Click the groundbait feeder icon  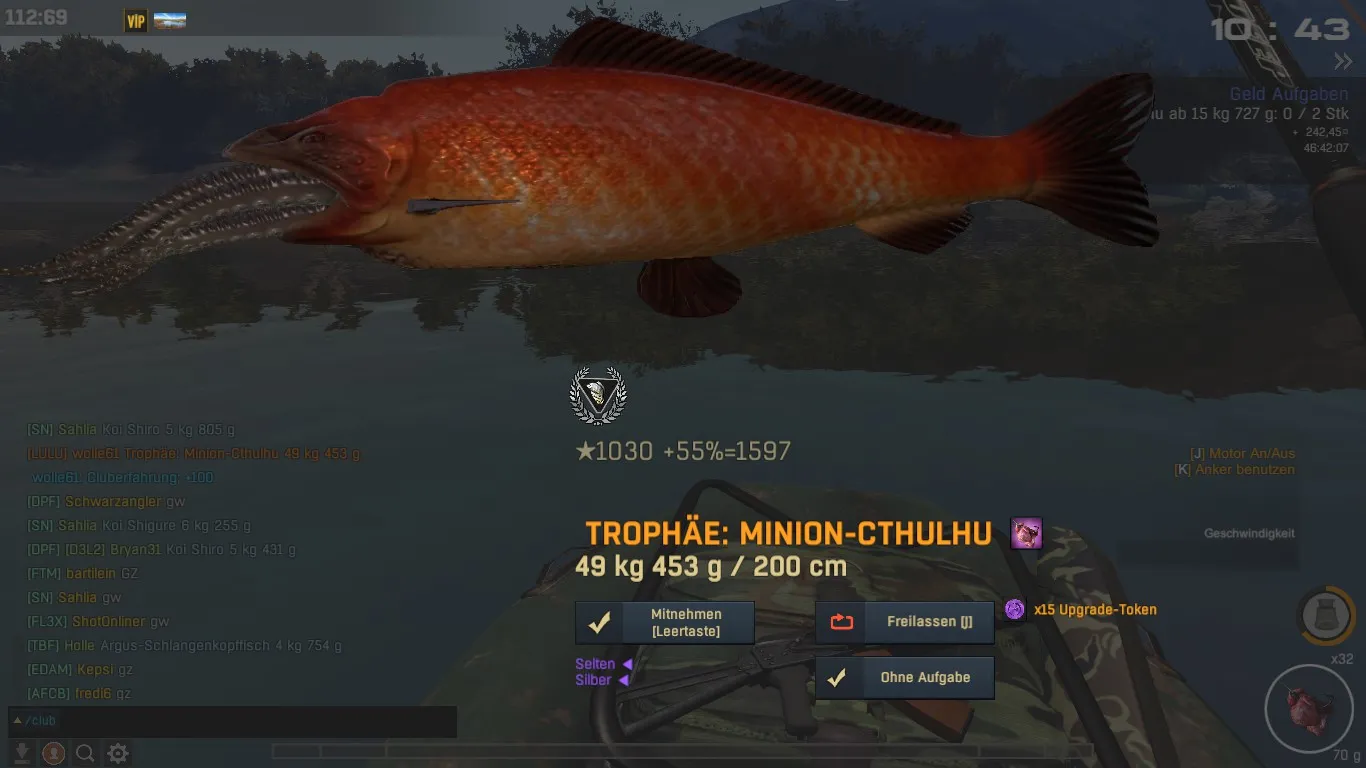tap(1326, 615)
